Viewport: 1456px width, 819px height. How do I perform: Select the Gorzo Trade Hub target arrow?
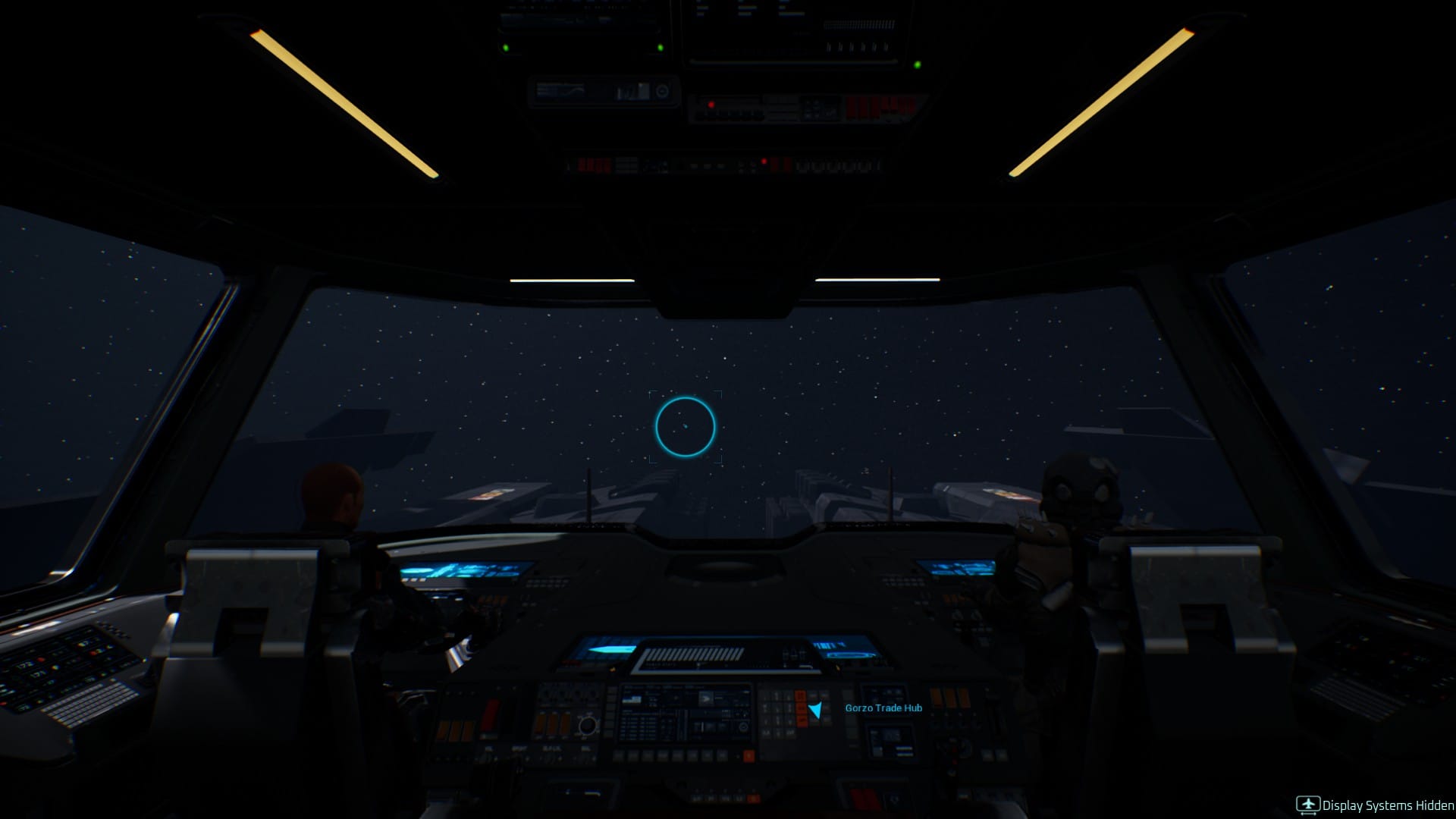point(815,710)
